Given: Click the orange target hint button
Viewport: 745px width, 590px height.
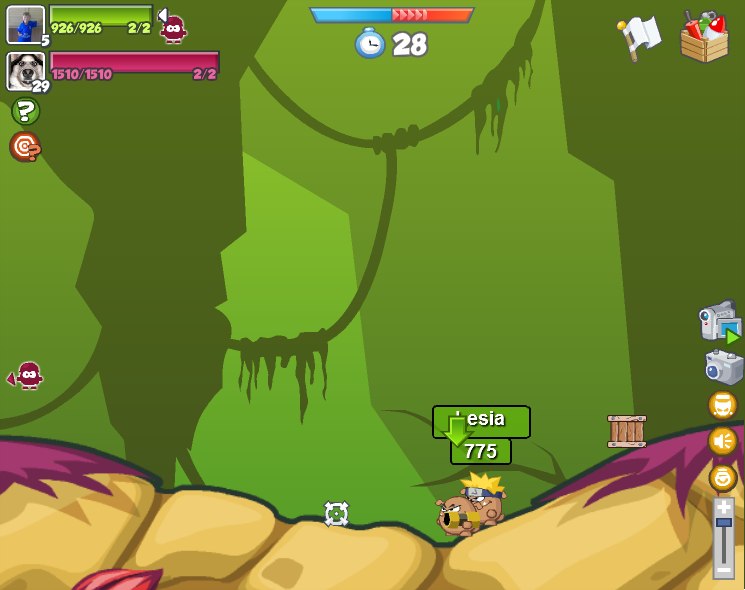Looking at the screenshot, I should point(25,147).
